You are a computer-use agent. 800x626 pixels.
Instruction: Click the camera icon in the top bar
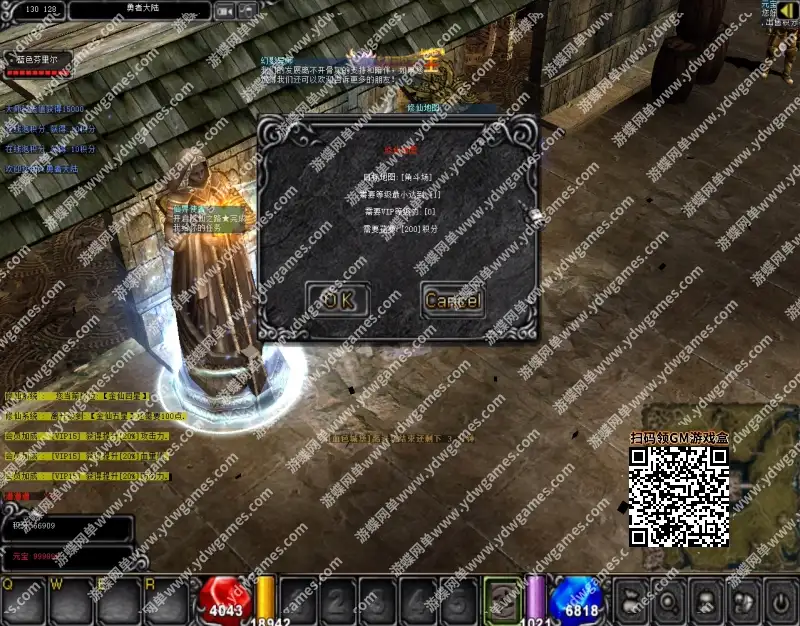pyautogui.click(x=225, y=11)
